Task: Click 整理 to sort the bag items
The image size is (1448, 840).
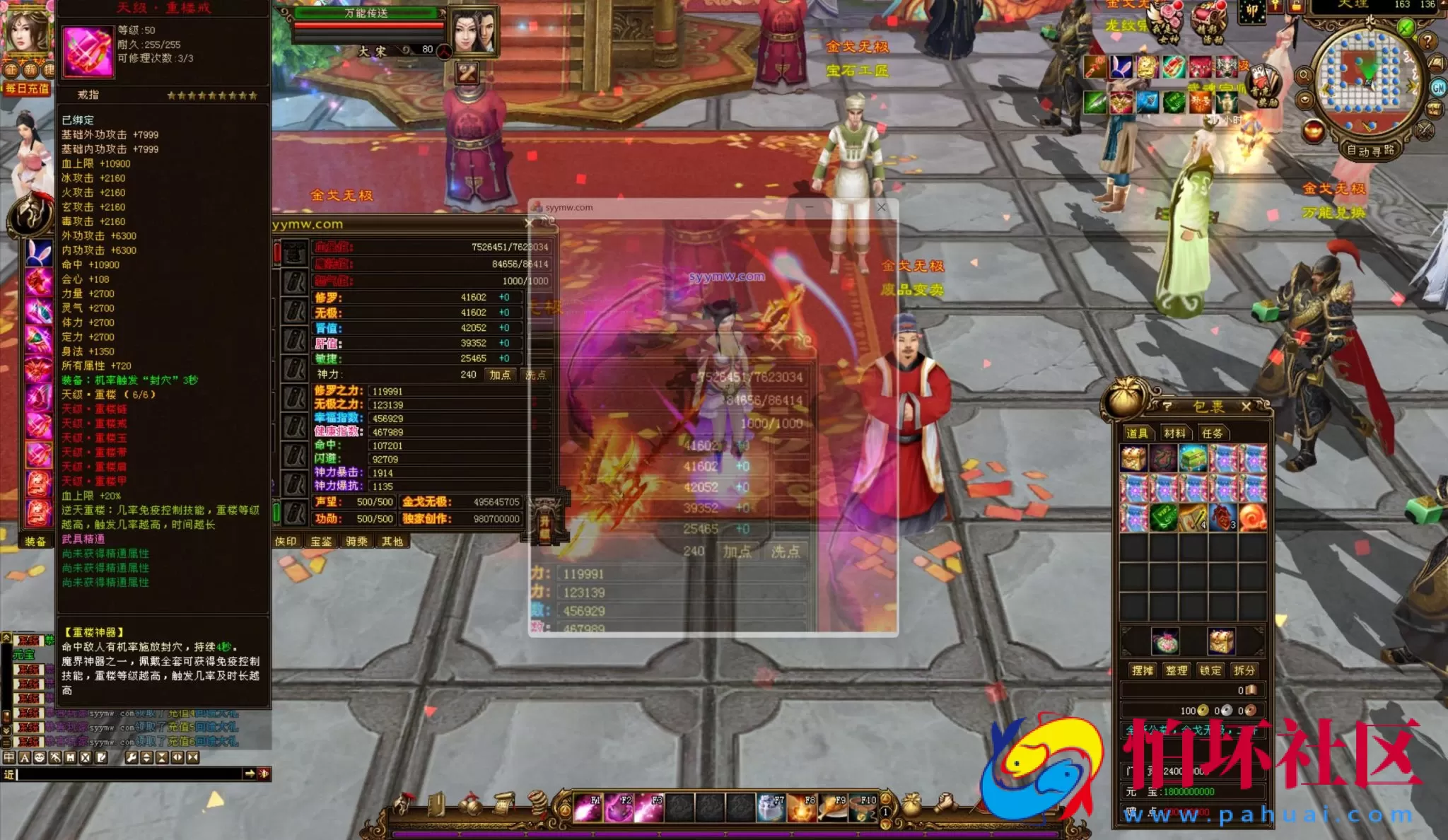Action: [1176, 670]
